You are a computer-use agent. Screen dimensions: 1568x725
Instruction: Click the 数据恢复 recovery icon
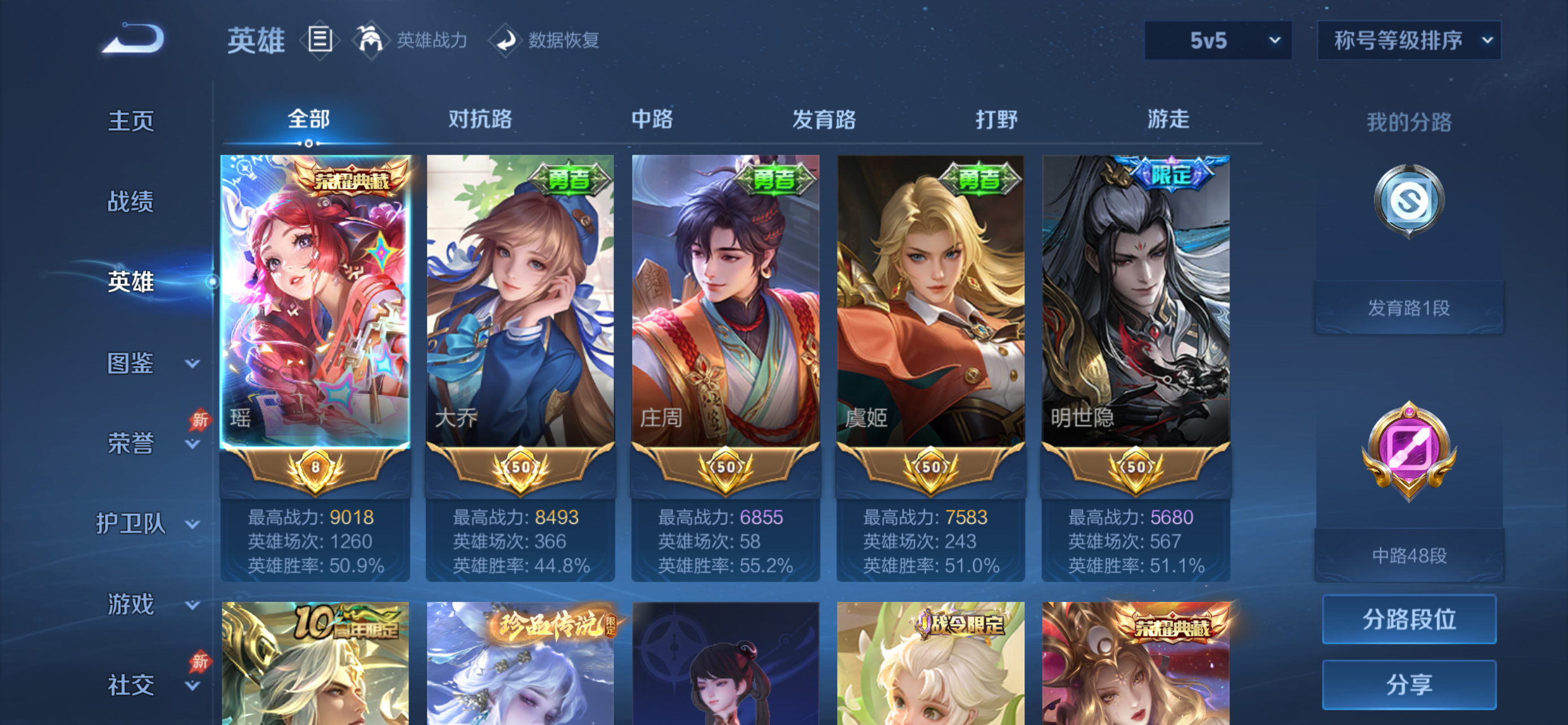[506, 41]
